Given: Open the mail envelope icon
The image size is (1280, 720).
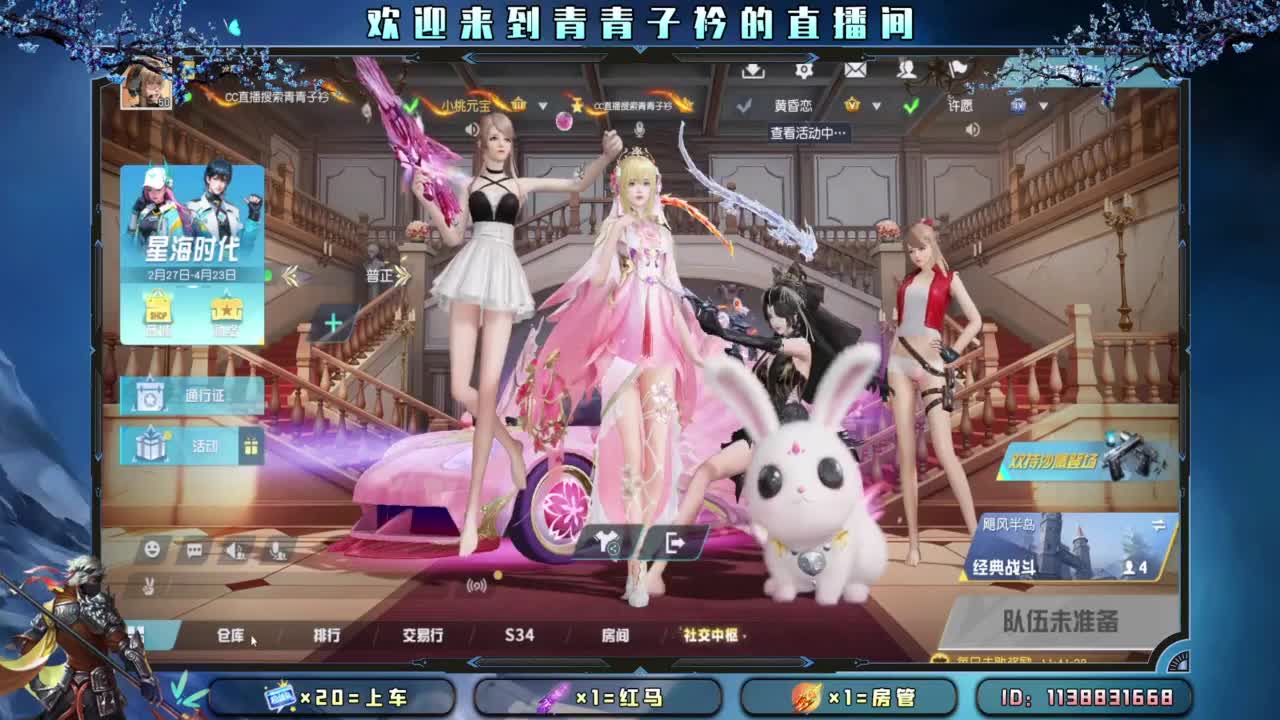Looking at the screenshot, I should (854, 71).
